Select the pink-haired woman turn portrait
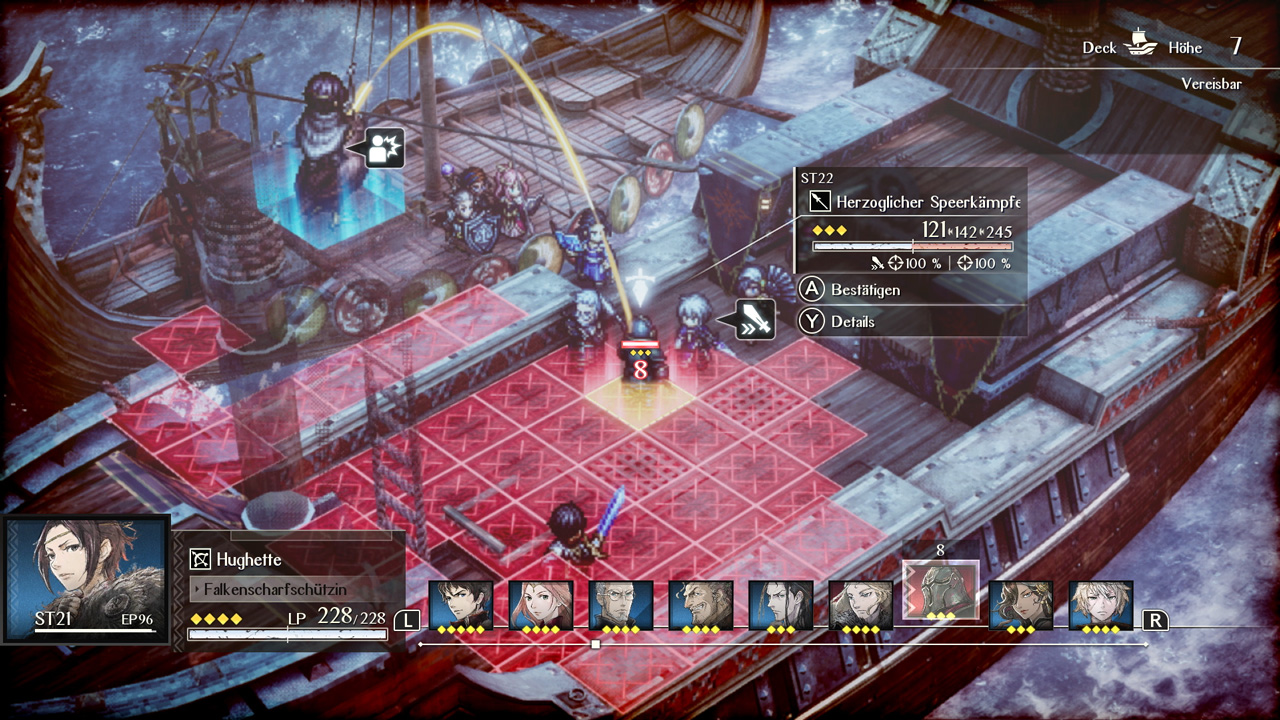 click(x=541, y=604)
